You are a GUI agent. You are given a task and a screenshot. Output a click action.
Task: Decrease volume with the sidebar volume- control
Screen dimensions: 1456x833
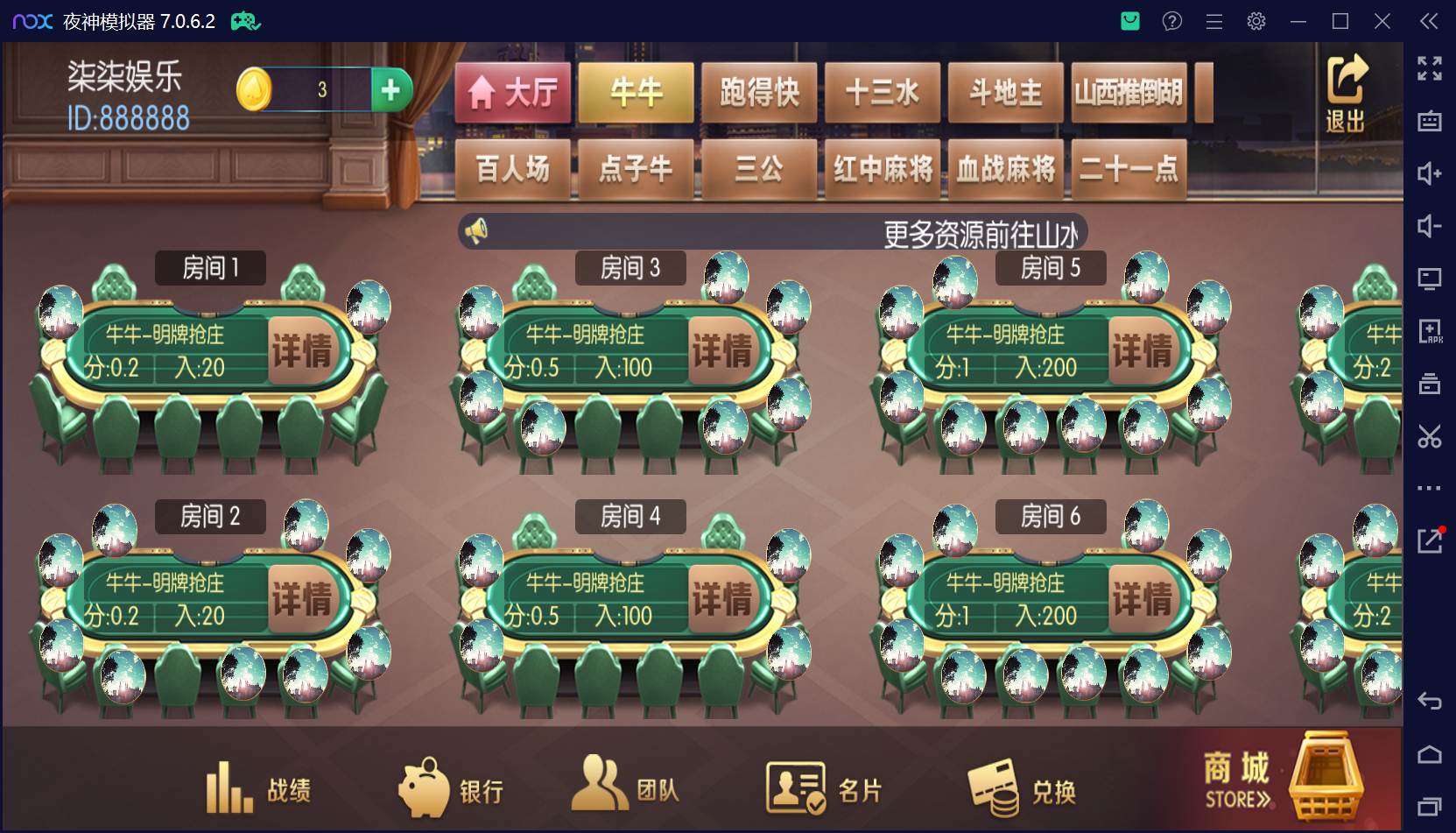(x=1431, y=226)
